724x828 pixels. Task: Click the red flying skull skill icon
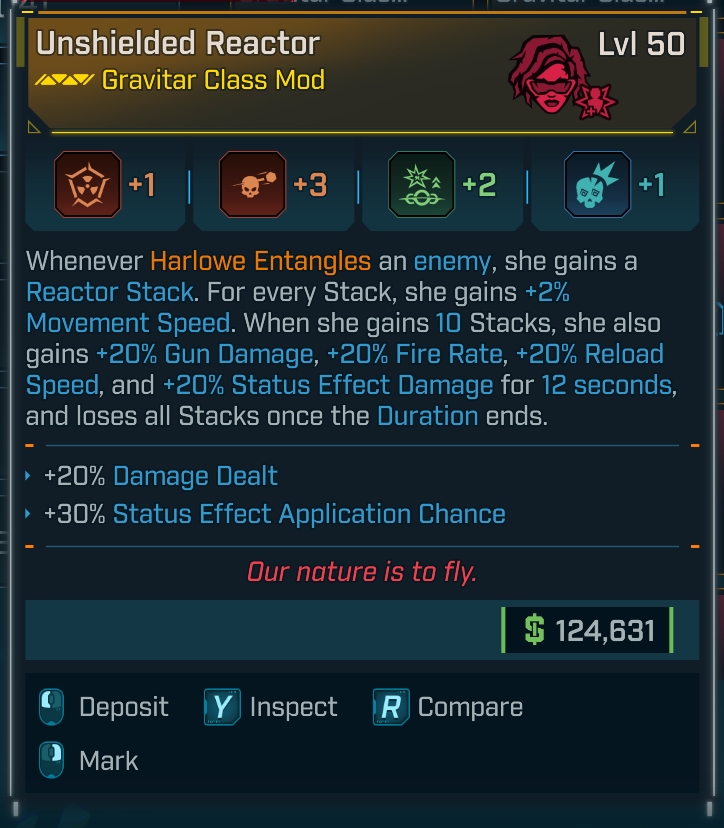251,186
